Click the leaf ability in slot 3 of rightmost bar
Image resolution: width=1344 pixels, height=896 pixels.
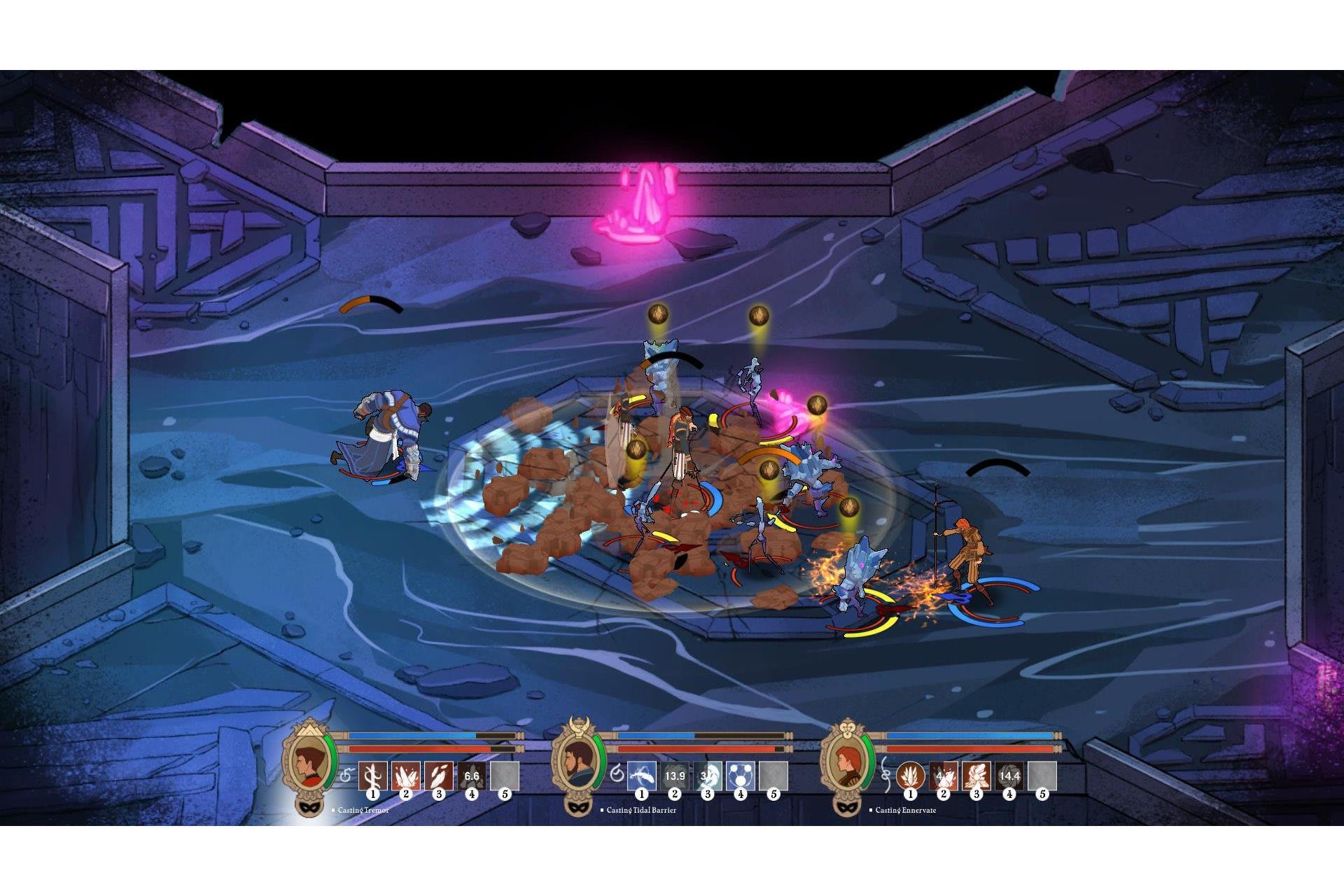click(x=976, y=776)
